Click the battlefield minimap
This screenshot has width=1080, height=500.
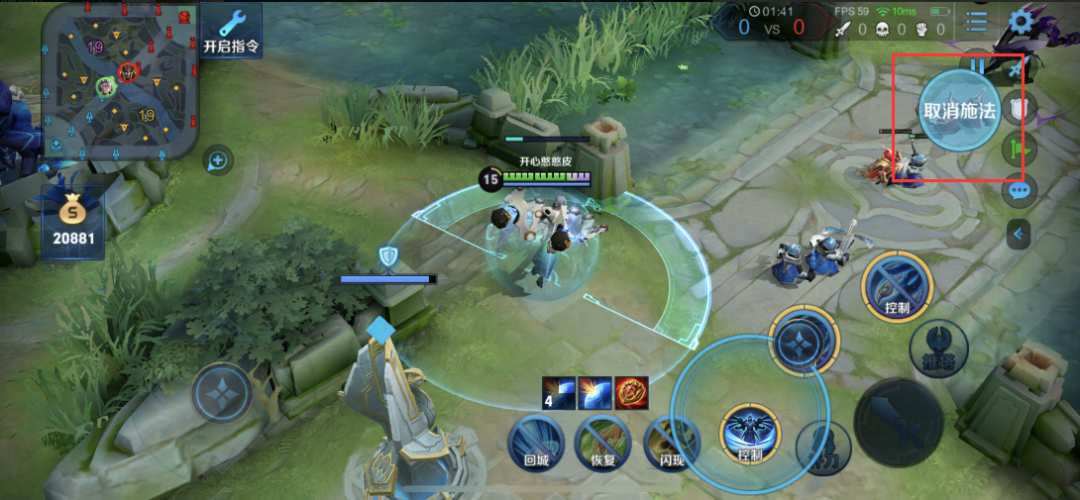point(119,80)
